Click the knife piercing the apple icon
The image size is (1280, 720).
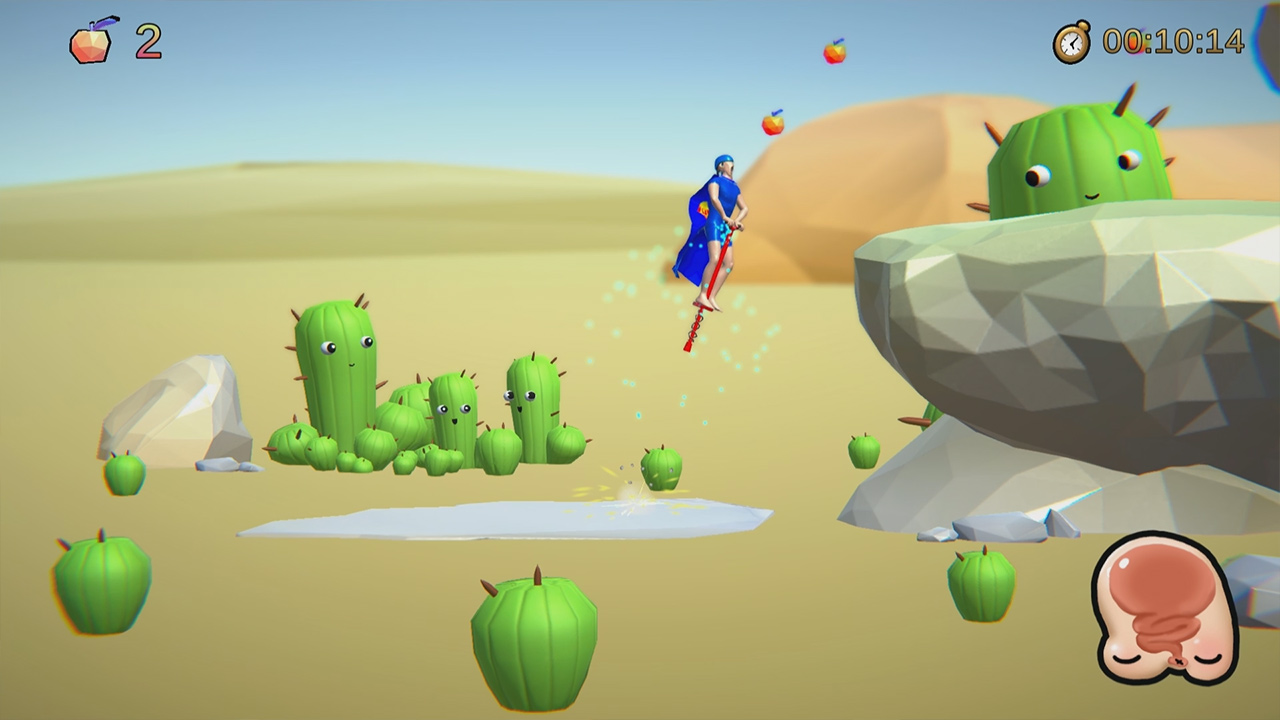tap(105, 23)
